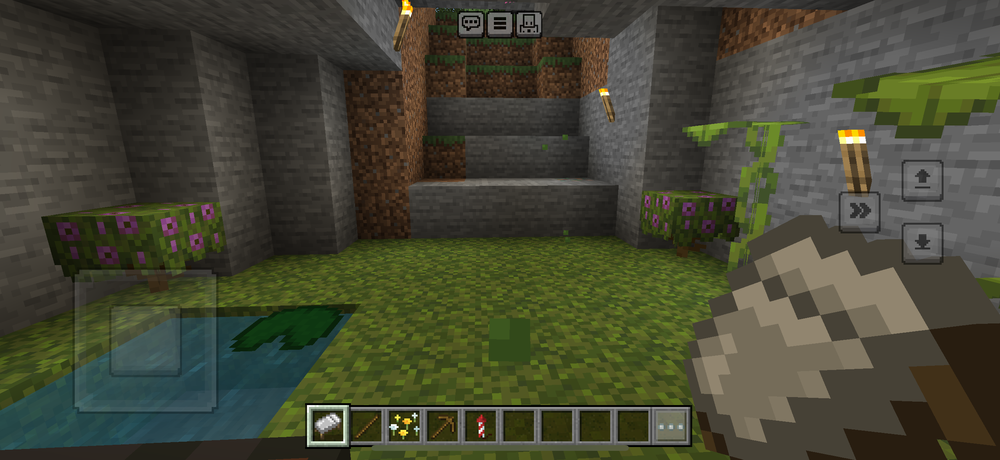Choose the flowers hotbar slot

click(405, 426)
